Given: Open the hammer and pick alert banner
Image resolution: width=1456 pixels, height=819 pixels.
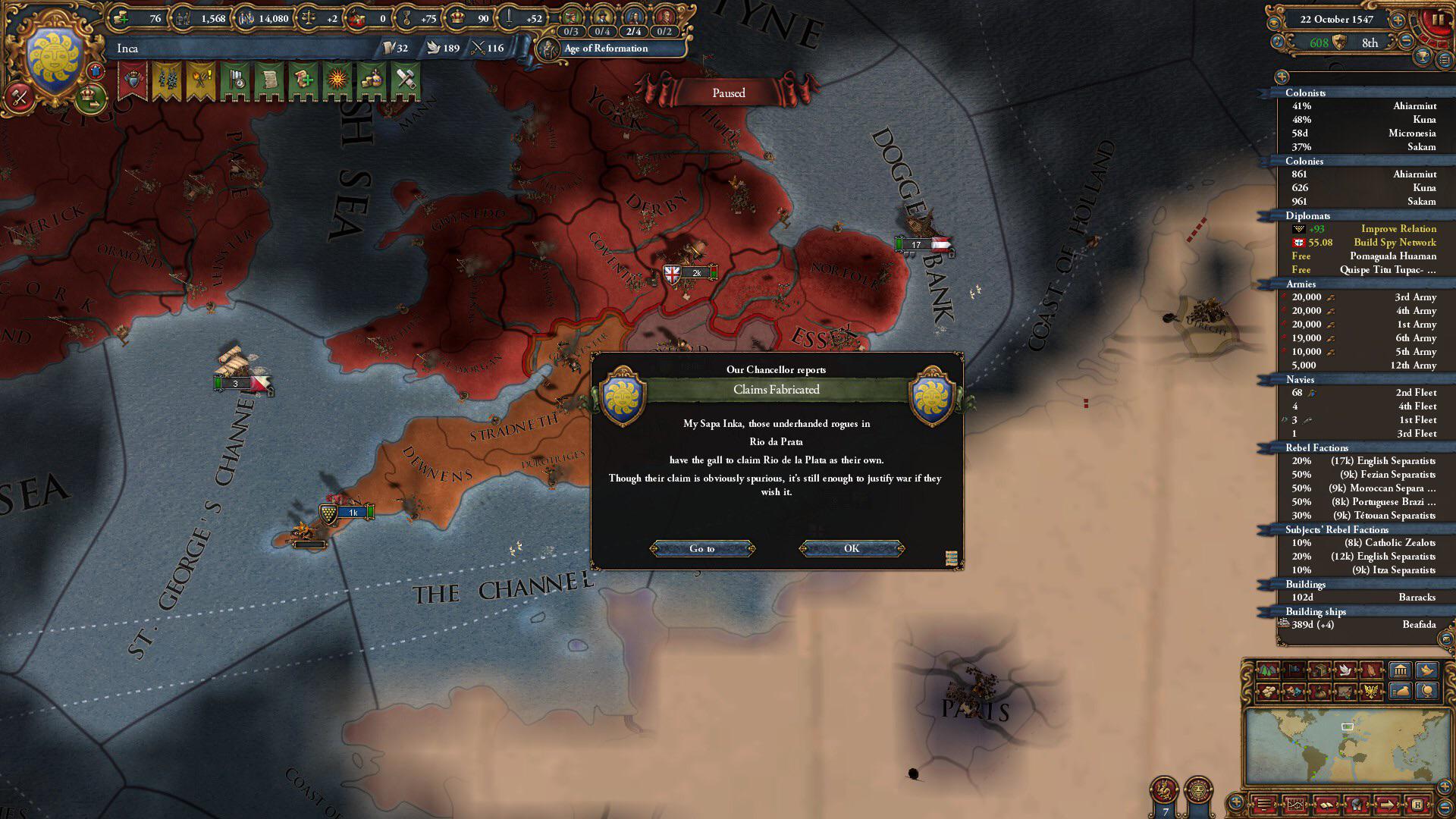Looking at the screenshot, I should point(406,80).
